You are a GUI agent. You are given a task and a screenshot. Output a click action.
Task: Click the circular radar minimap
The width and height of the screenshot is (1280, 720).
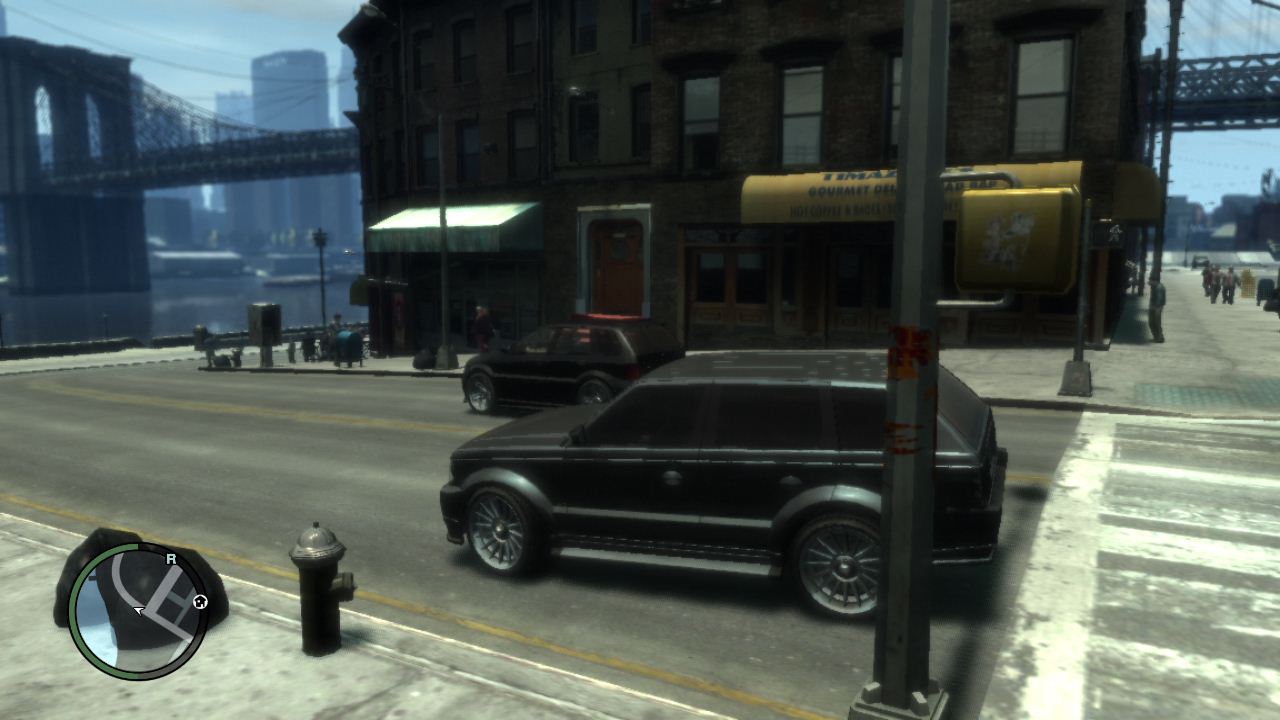(x=138, y=611)
